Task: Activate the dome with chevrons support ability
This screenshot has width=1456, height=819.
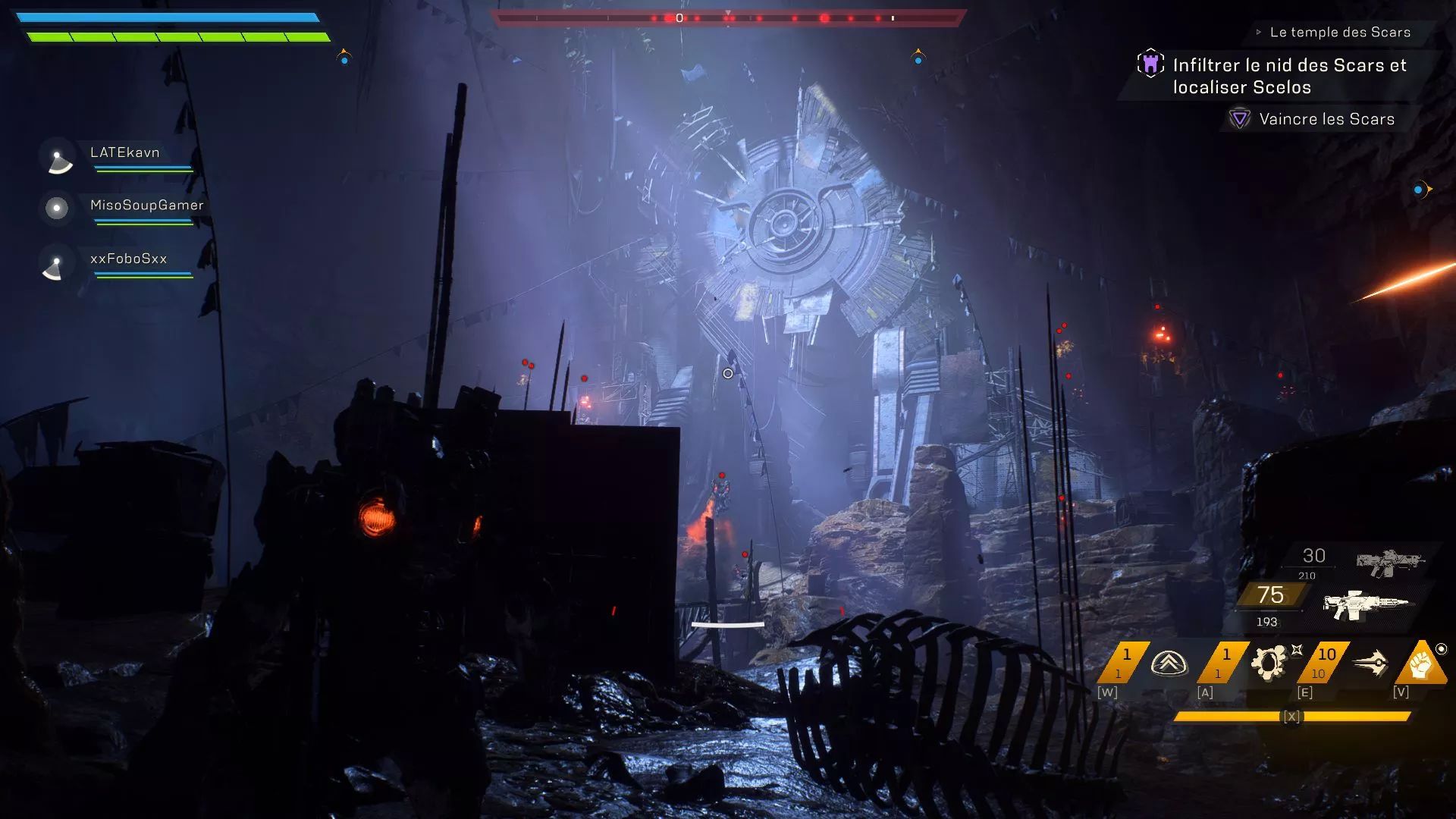Action: (1169, 664)
